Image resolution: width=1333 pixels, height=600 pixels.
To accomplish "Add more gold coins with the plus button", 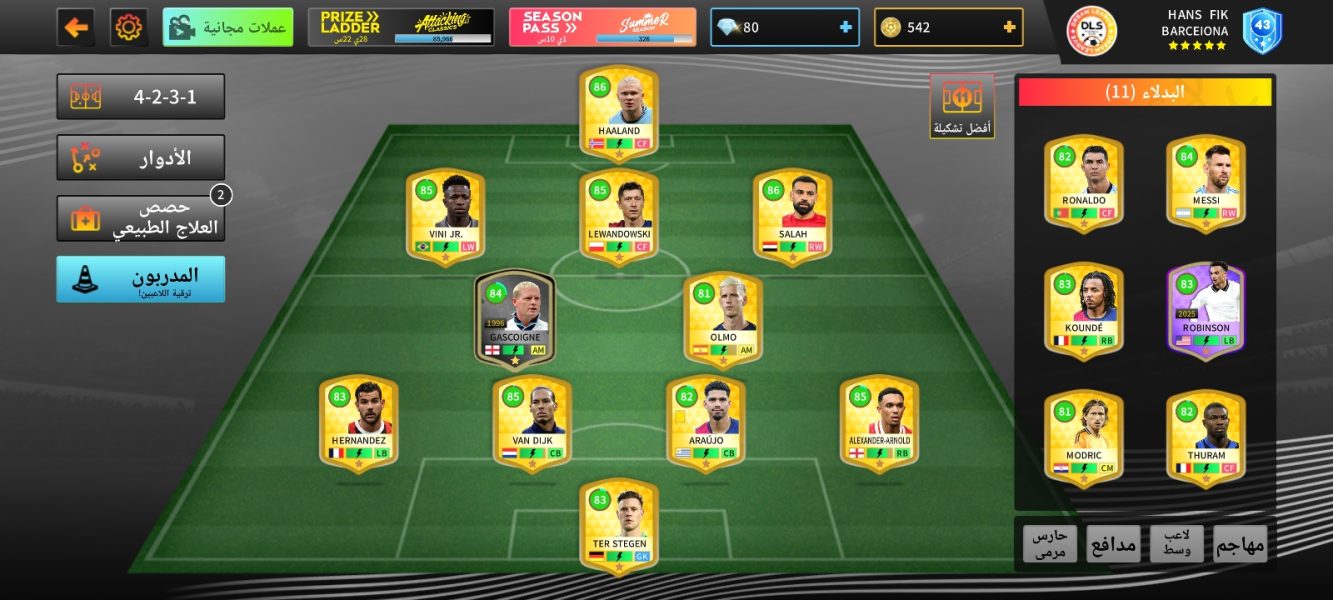I will [x=1009, y=27].
